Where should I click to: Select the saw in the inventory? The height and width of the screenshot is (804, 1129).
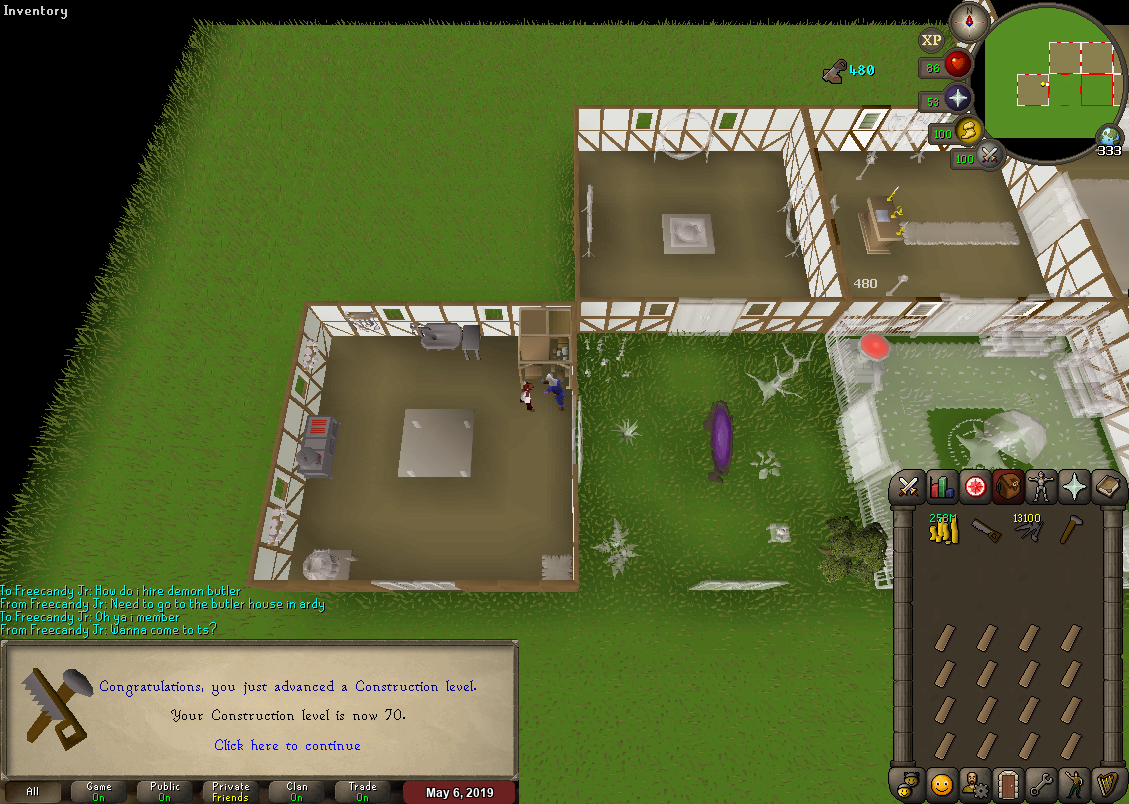(x=986, y=530)
